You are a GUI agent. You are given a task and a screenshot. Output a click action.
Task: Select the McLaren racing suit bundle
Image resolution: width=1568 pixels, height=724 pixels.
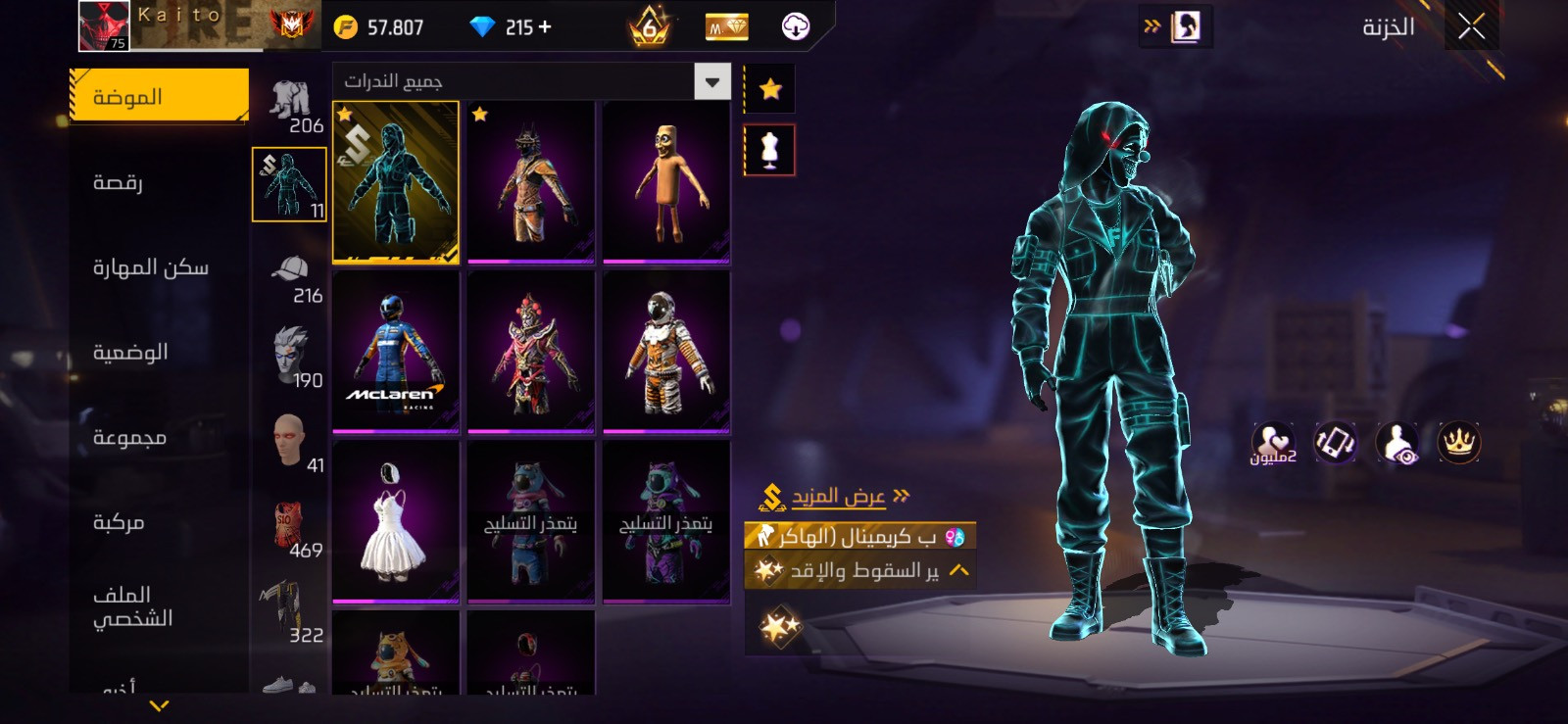(x=396, y=351)
